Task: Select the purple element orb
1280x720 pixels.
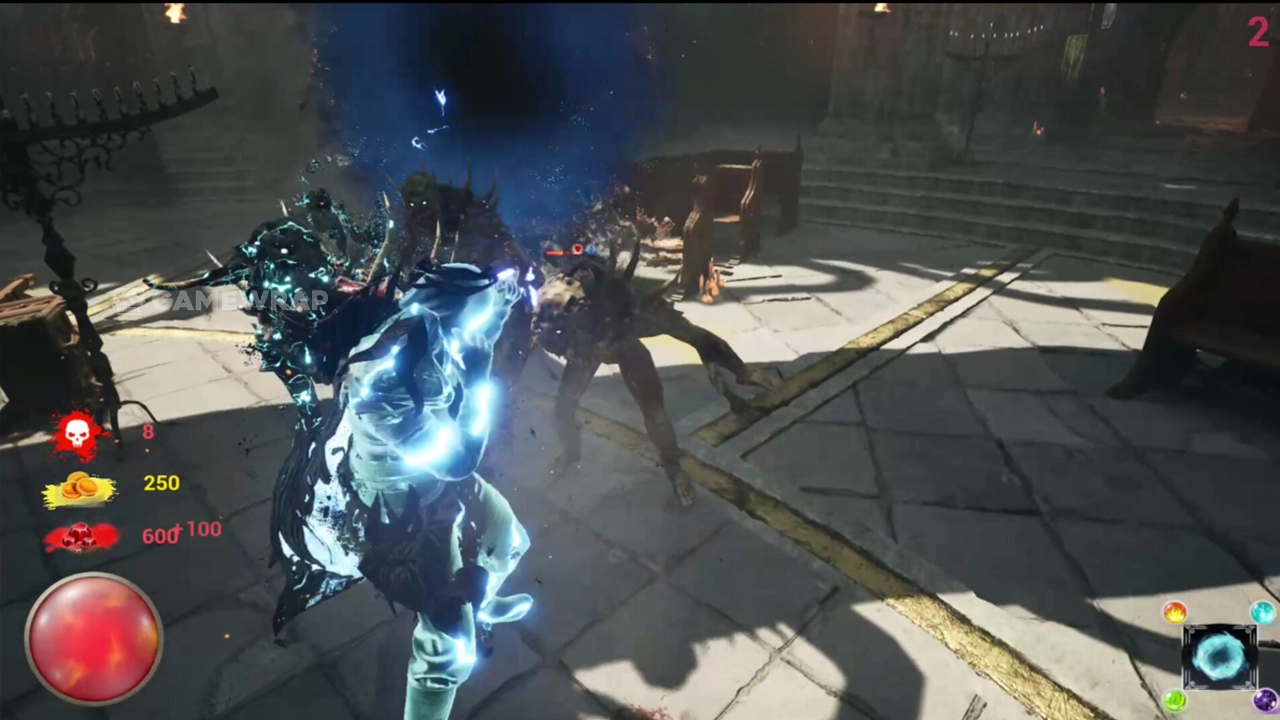Action: point(1265,700)
